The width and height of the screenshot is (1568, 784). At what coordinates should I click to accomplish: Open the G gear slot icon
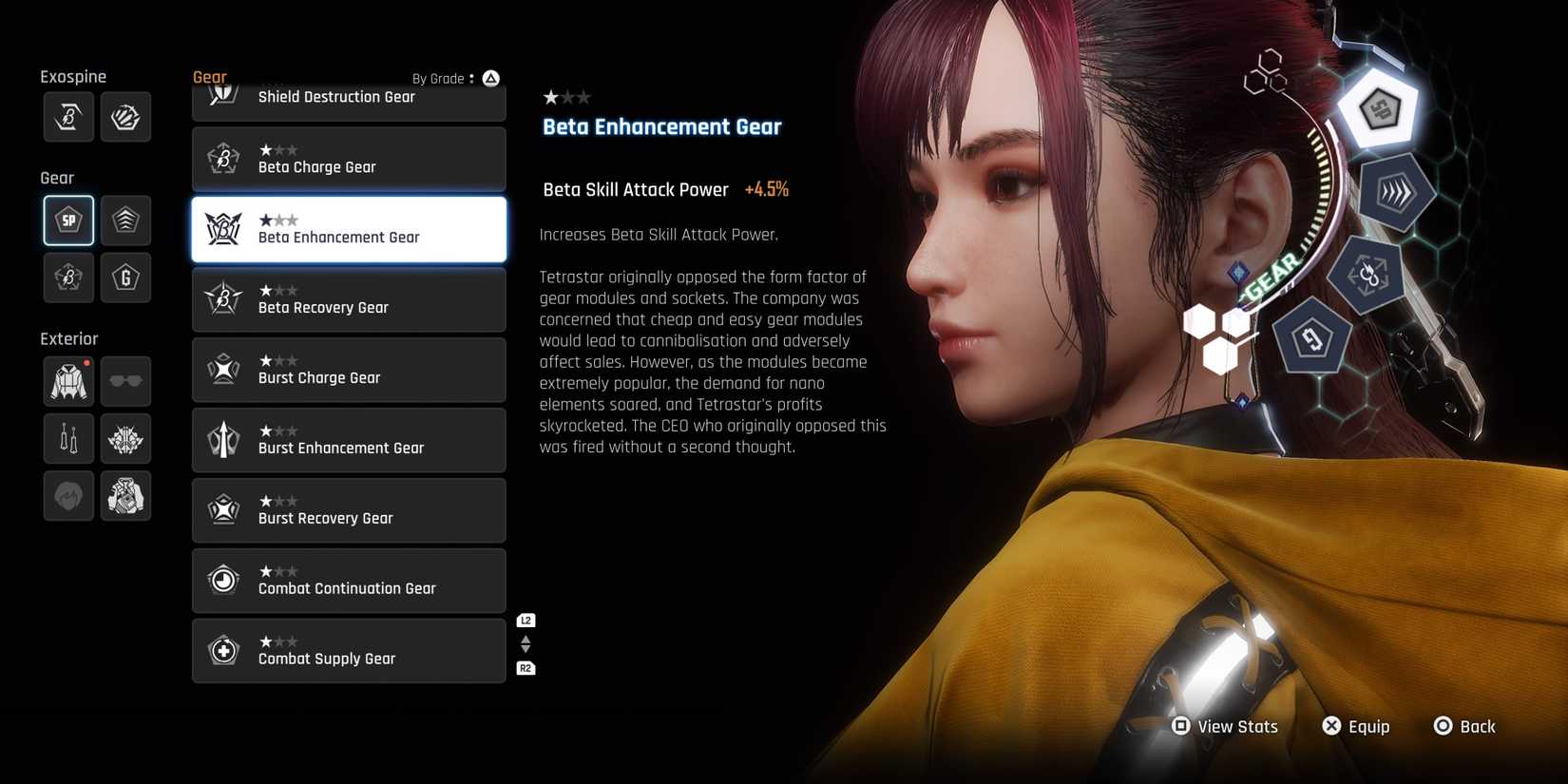[x=125, y=277]
